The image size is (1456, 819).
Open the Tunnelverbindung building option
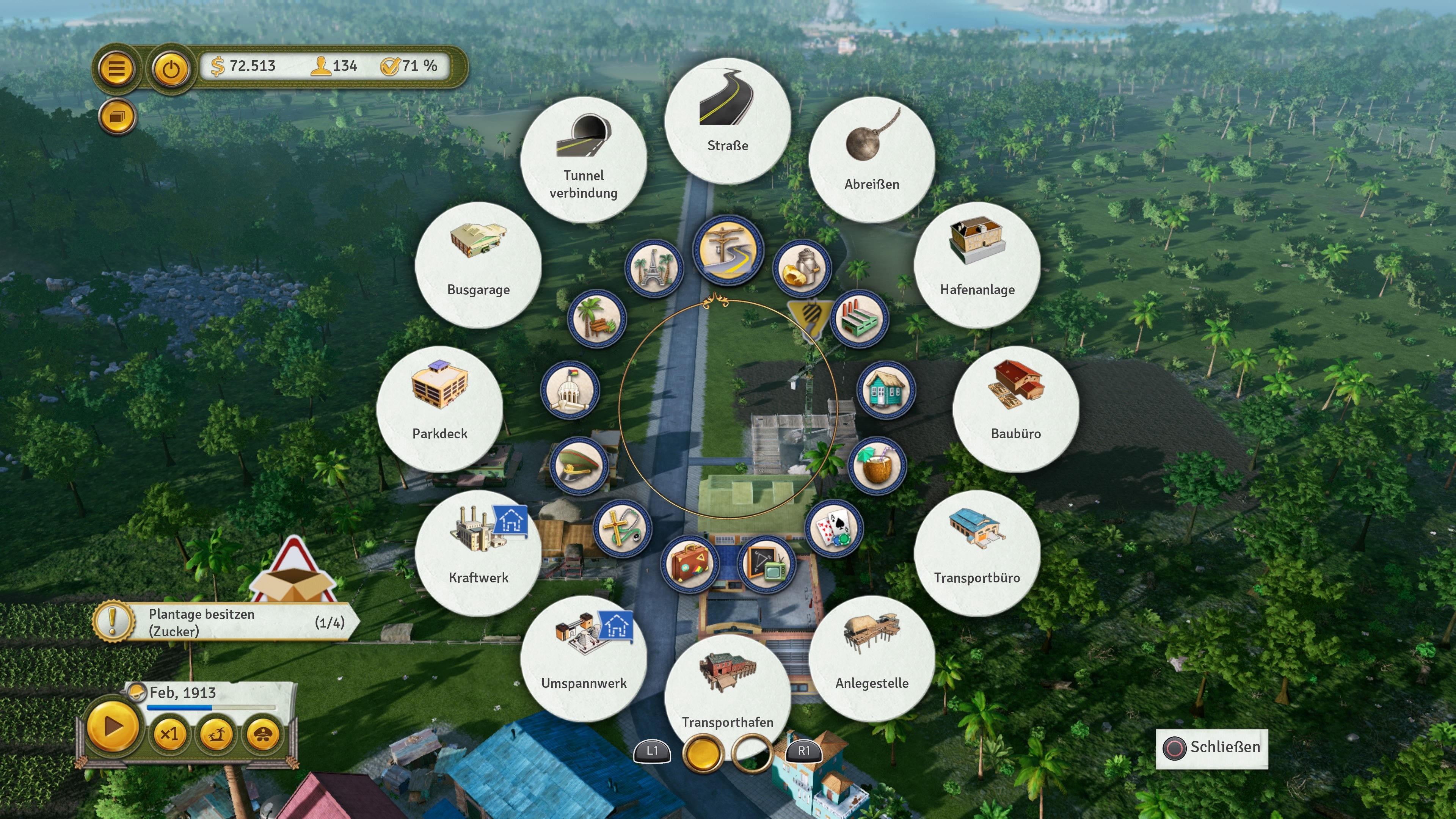[x=584, y=160]
